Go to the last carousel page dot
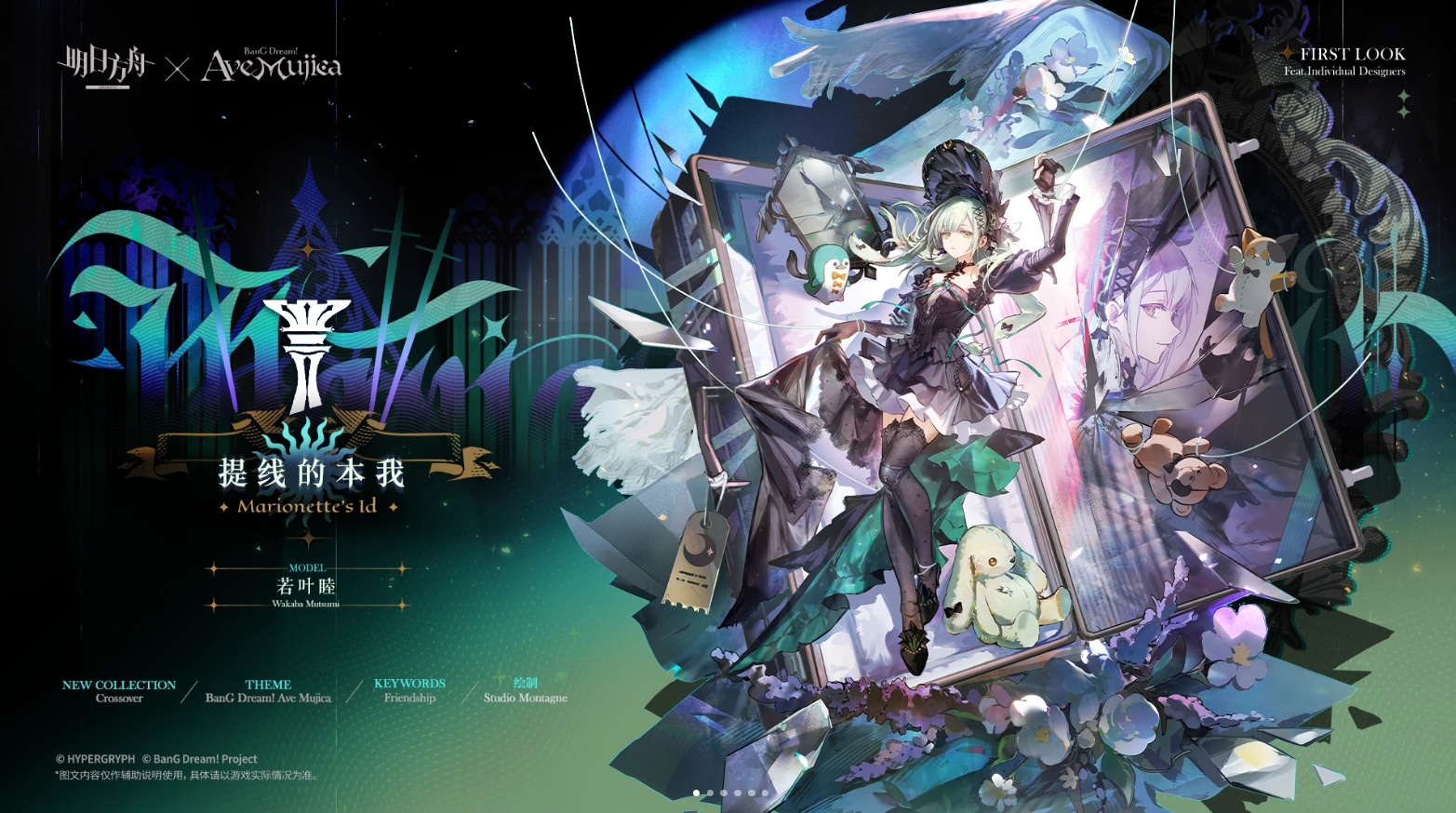 pyautogui.click(x=766, y=793)
